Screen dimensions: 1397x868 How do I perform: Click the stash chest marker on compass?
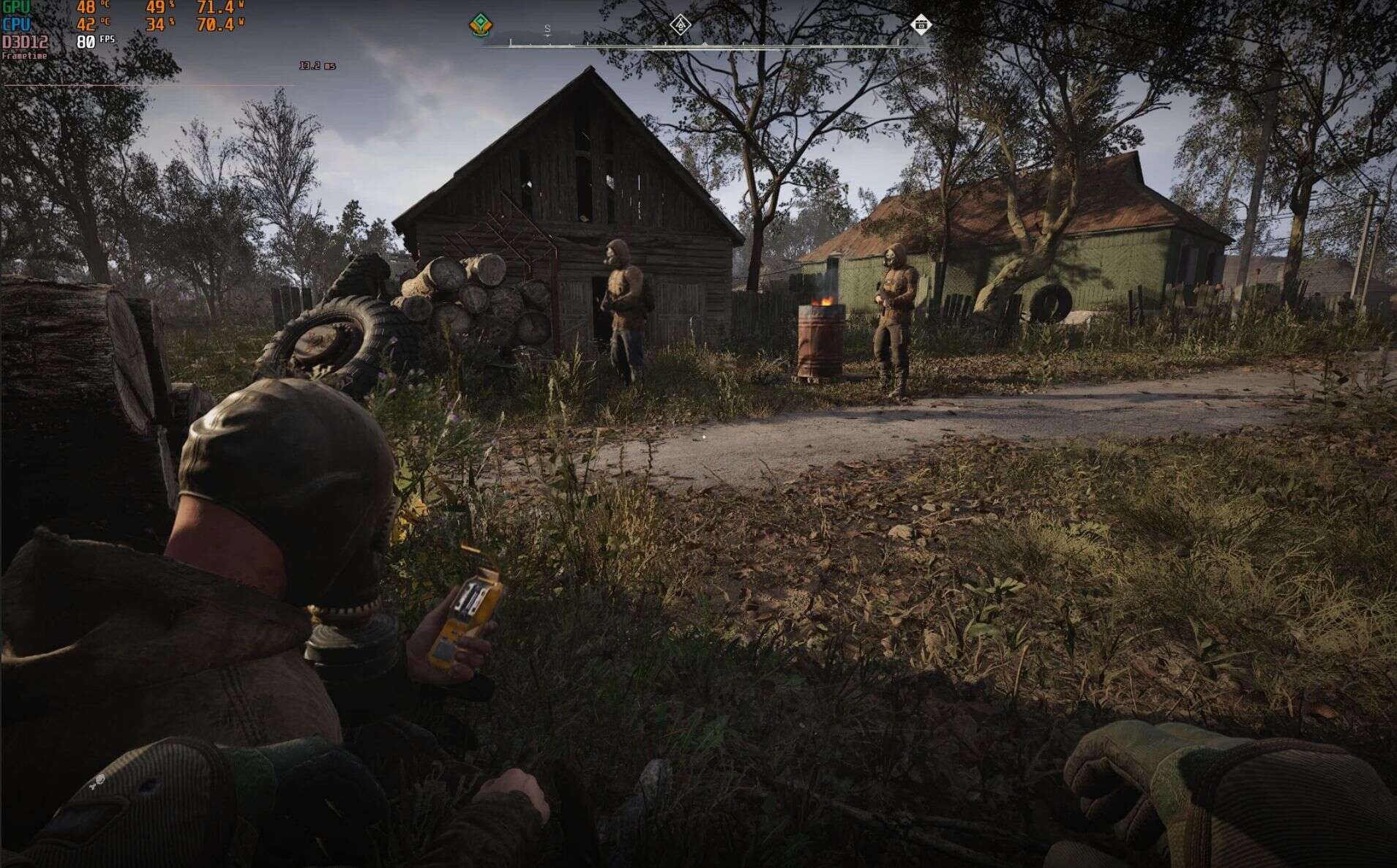[921, 25]
